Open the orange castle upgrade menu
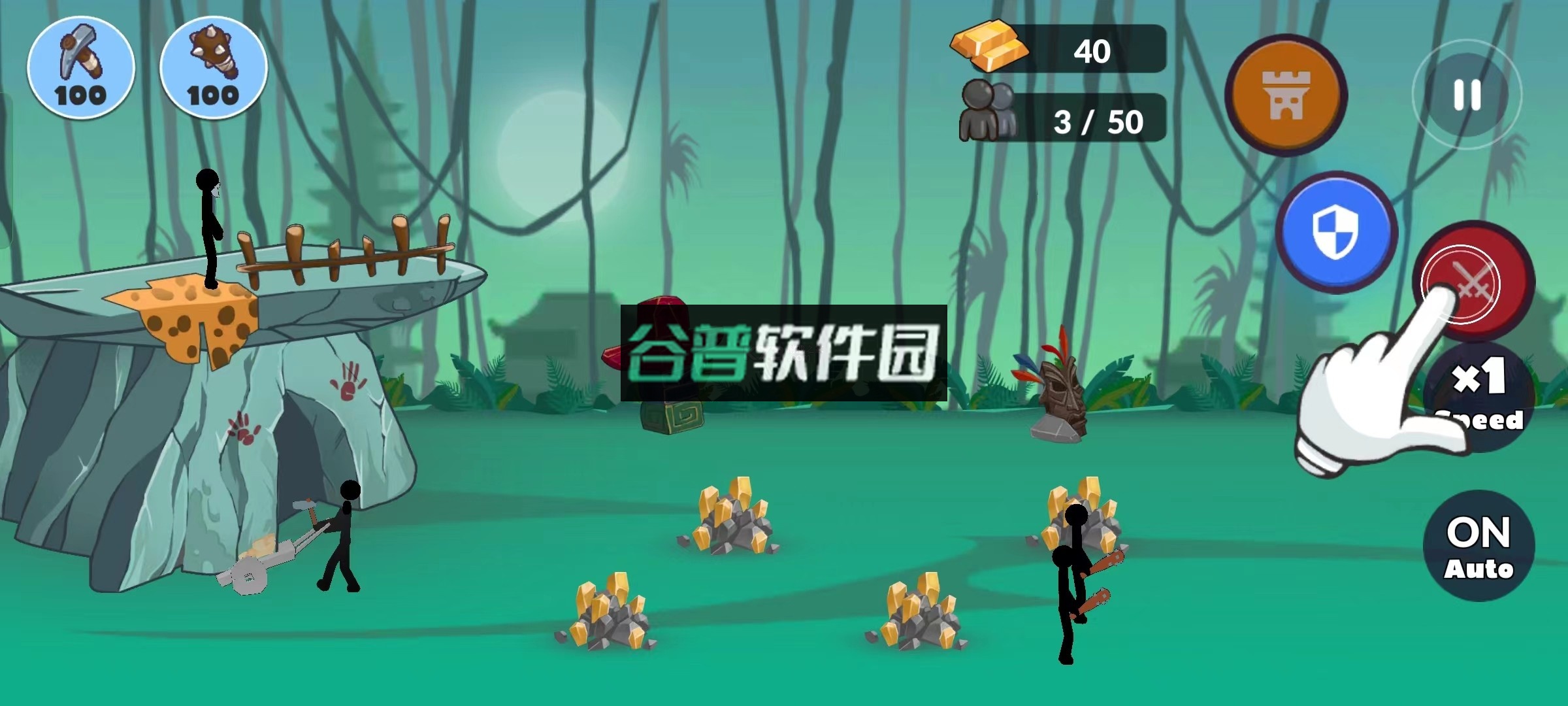1568x706 pixels. coord(1285,95)
